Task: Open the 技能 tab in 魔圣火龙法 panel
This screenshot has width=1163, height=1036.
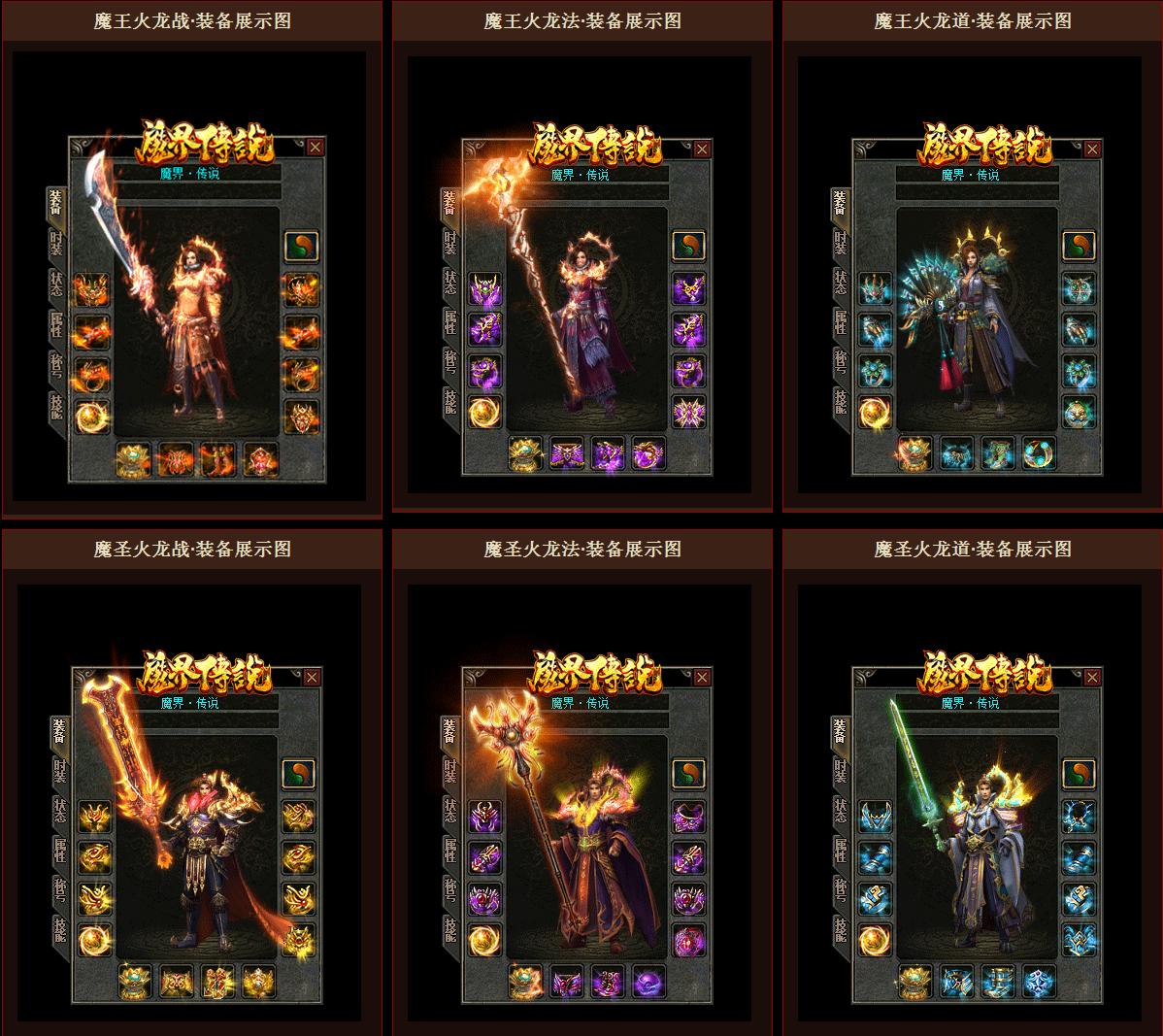Action: pos(450,931)
